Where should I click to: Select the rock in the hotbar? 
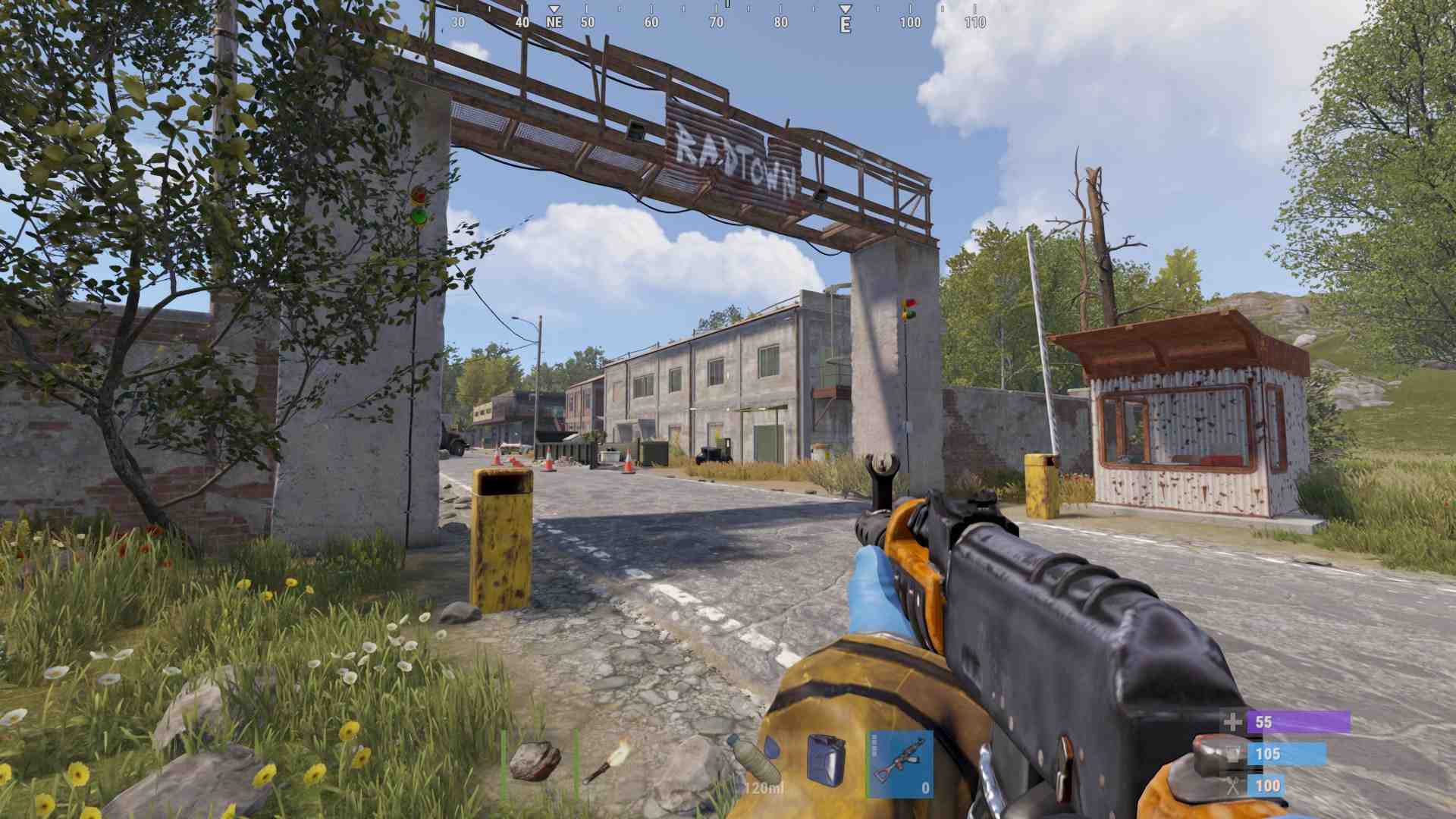tap(535, 763)
